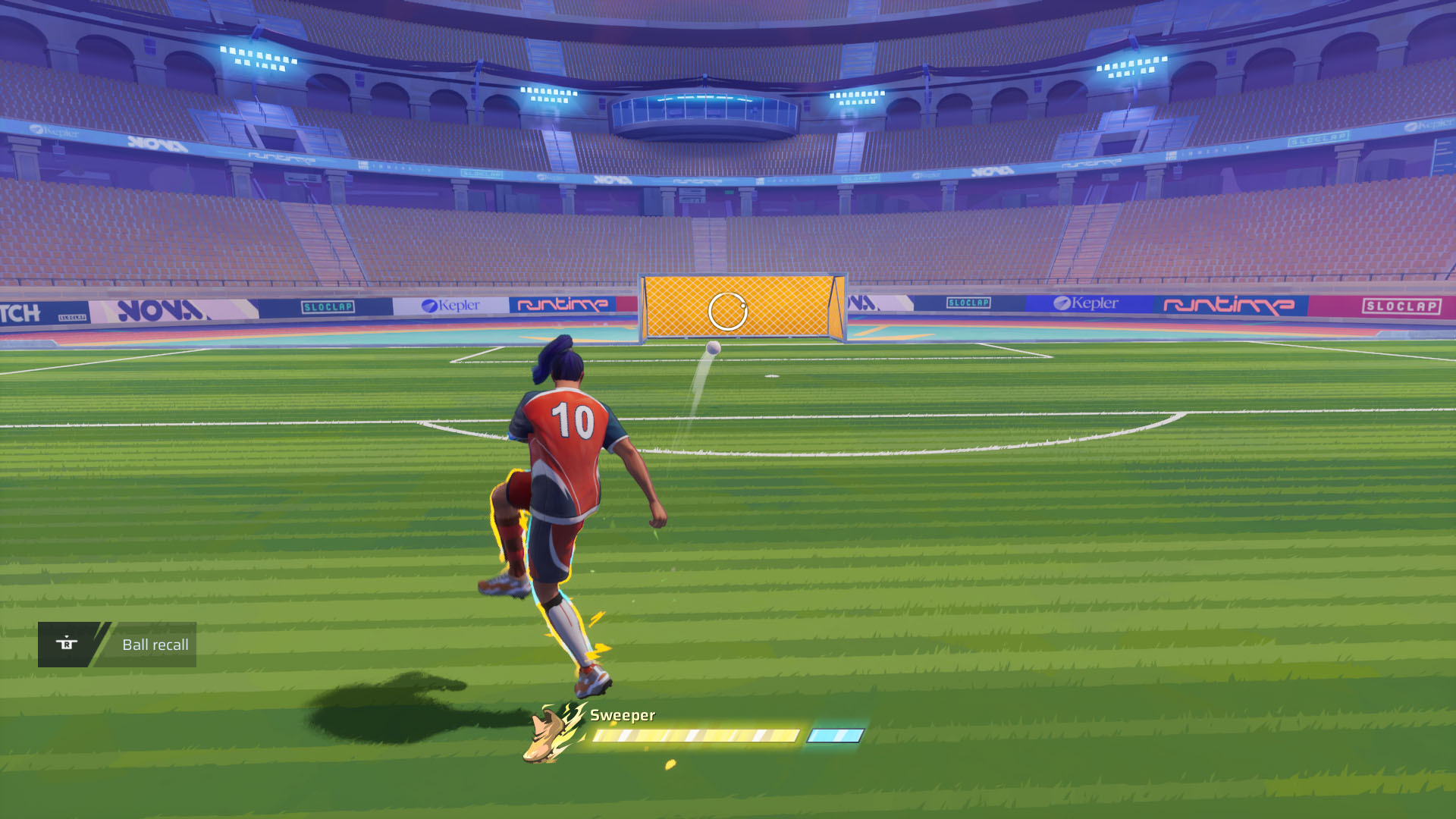Click the circular aim reticle on the net
This screenshot has width=1456, height=819.
click(727, 312)
